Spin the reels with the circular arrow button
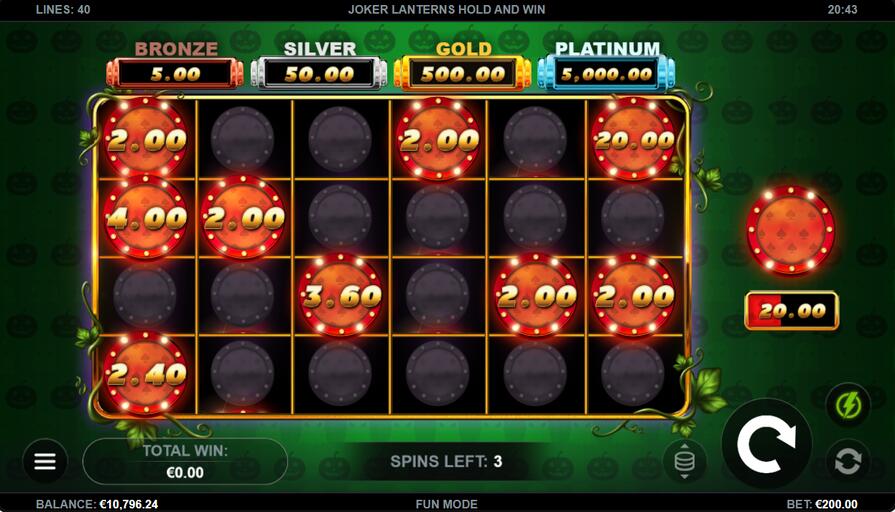This screenshot has width=895, height=512. tap(767, 444)
